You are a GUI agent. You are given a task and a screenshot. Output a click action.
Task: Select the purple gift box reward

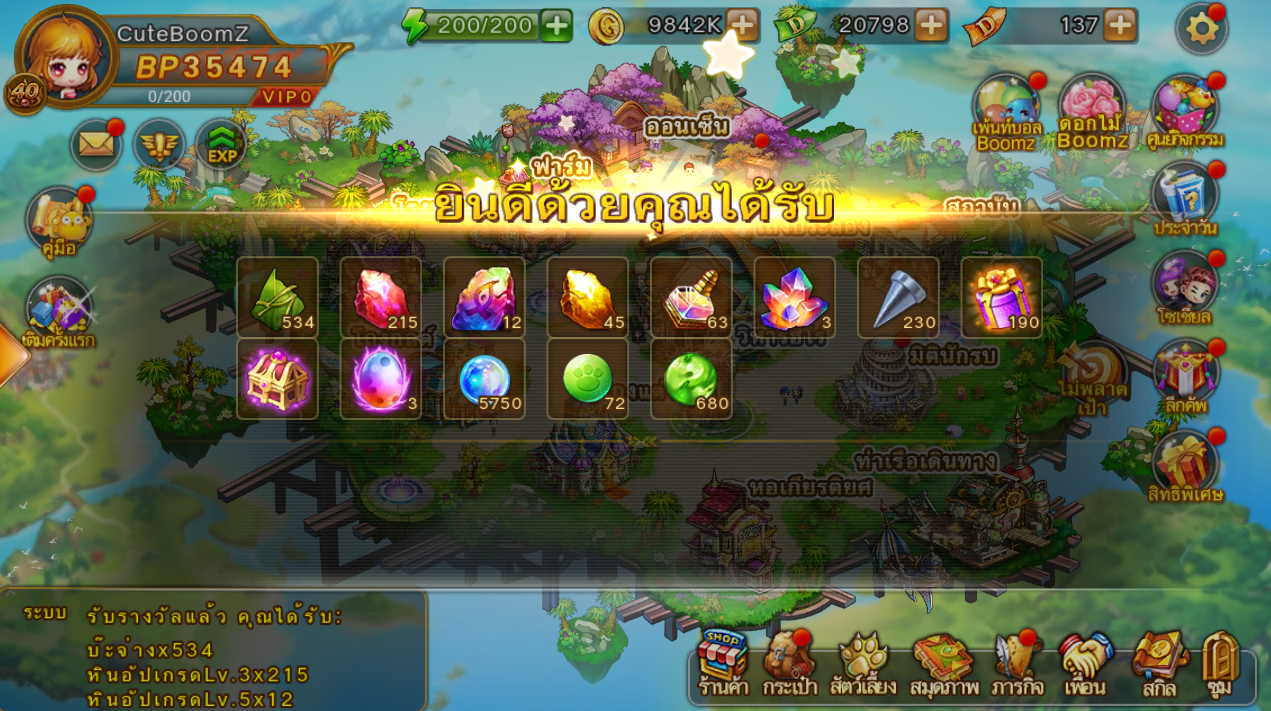point(1001,297)
